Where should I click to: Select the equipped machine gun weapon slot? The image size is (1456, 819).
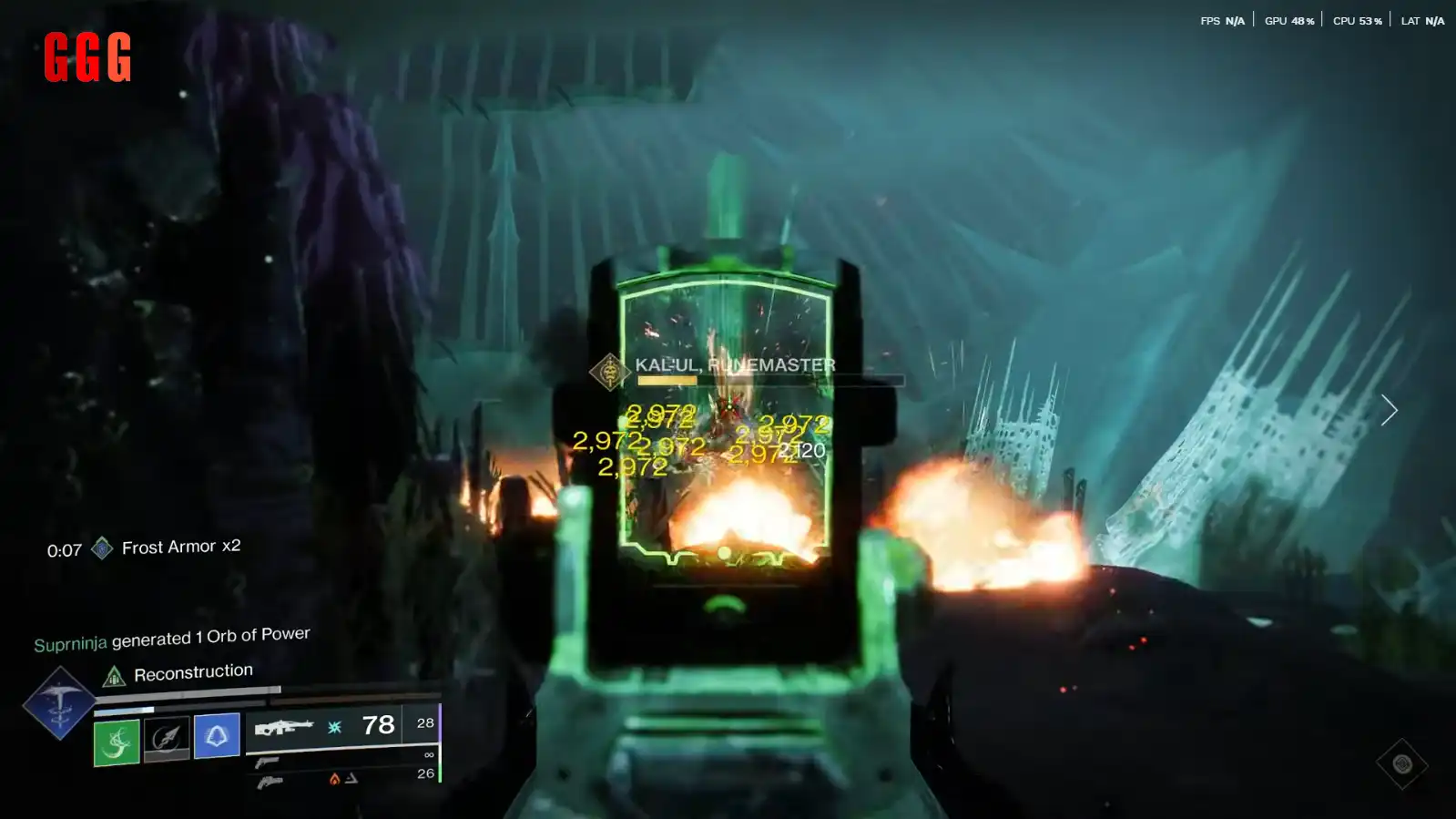point(283,727)
